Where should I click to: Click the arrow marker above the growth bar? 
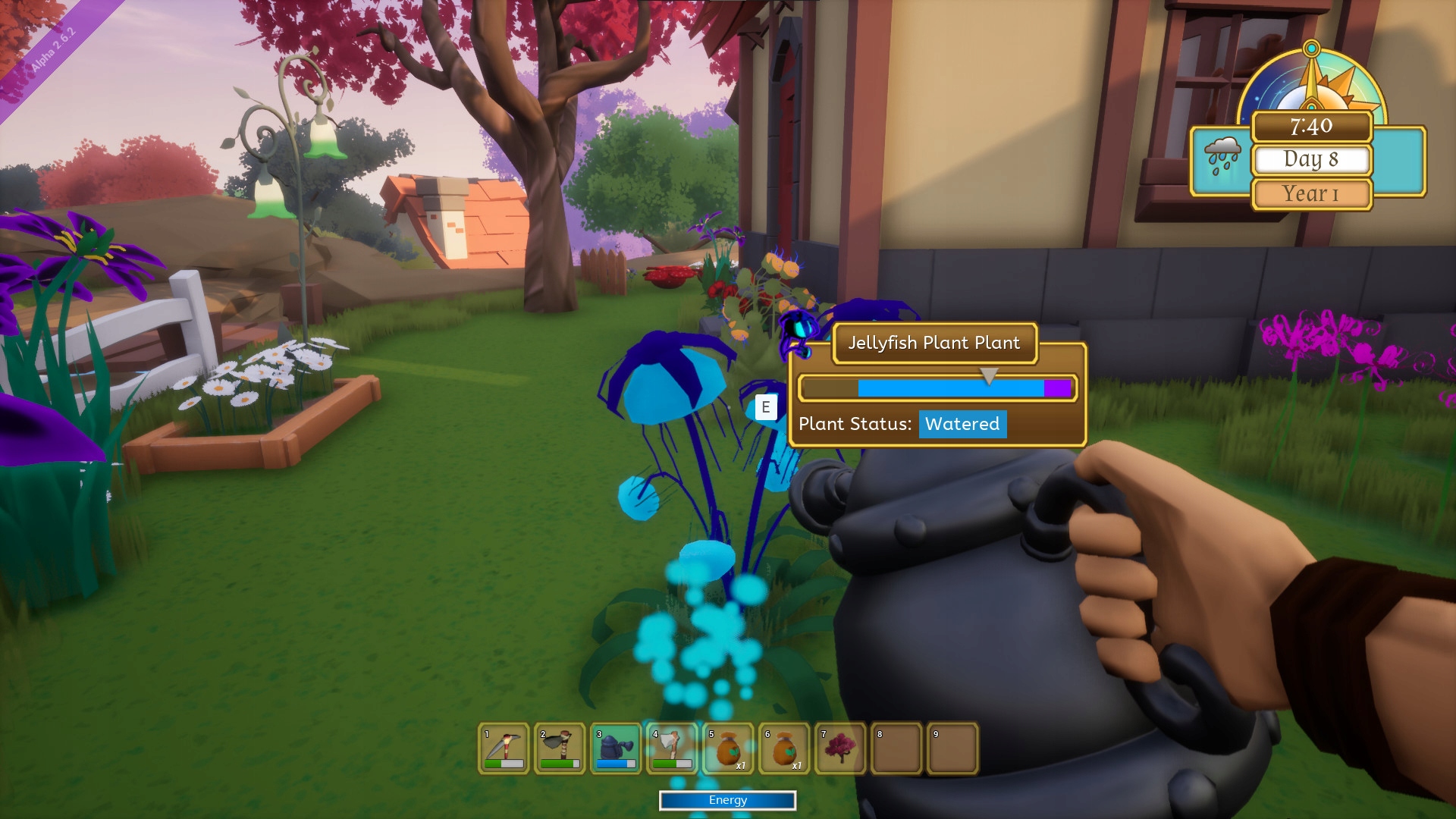[x=988, y=374]
